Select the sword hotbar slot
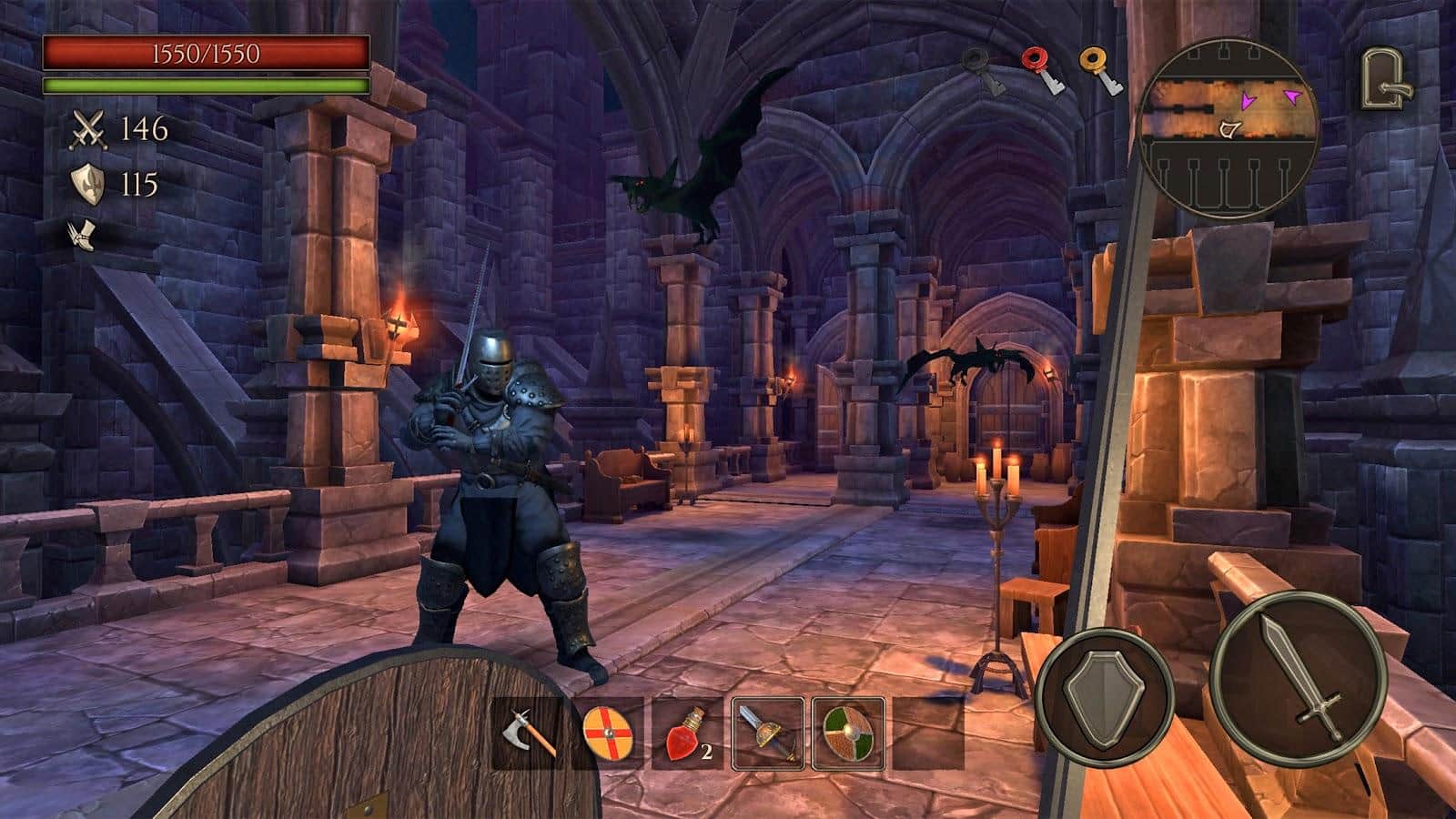The height and width of the screenshot is (819, 1456). pos(768,733)
